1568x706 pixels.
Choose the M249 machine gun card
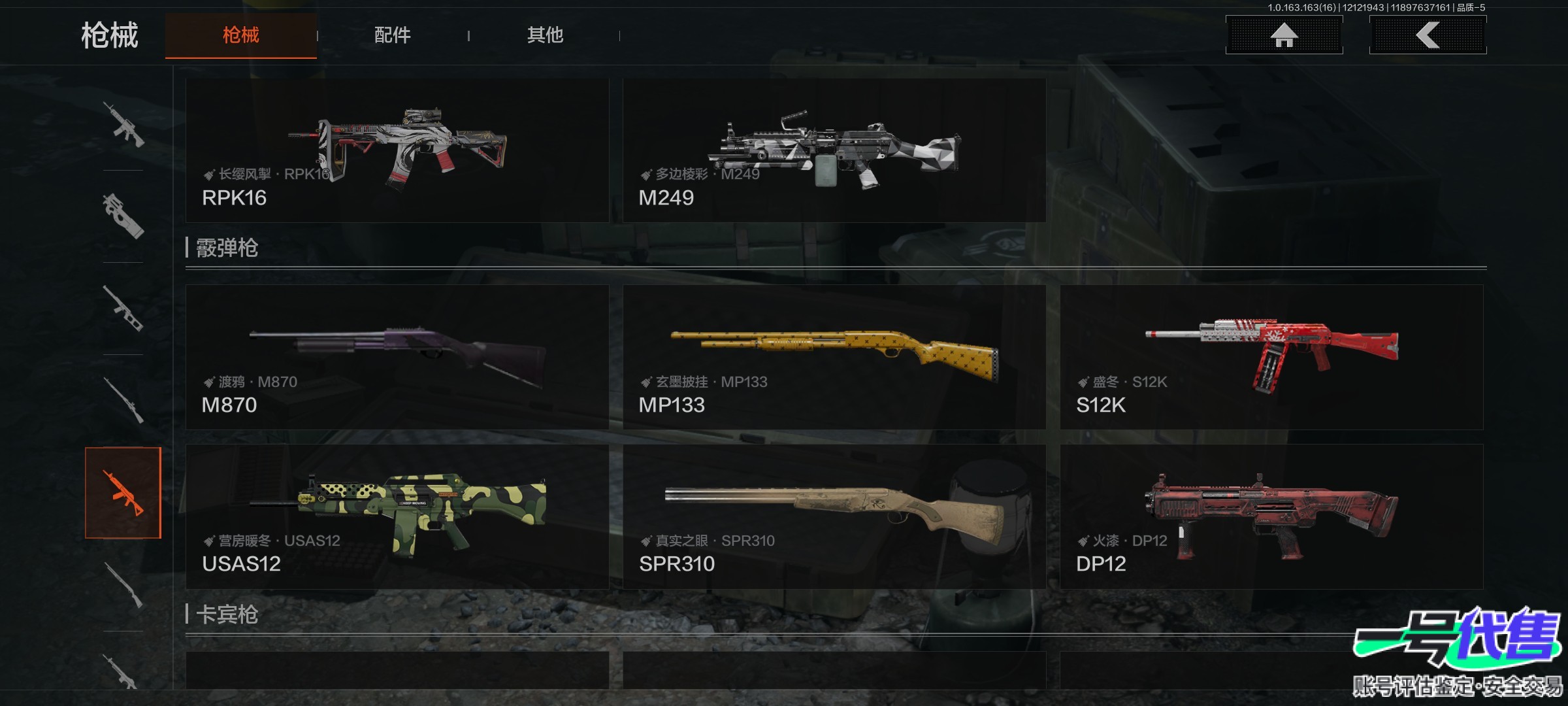pos(834,150)
